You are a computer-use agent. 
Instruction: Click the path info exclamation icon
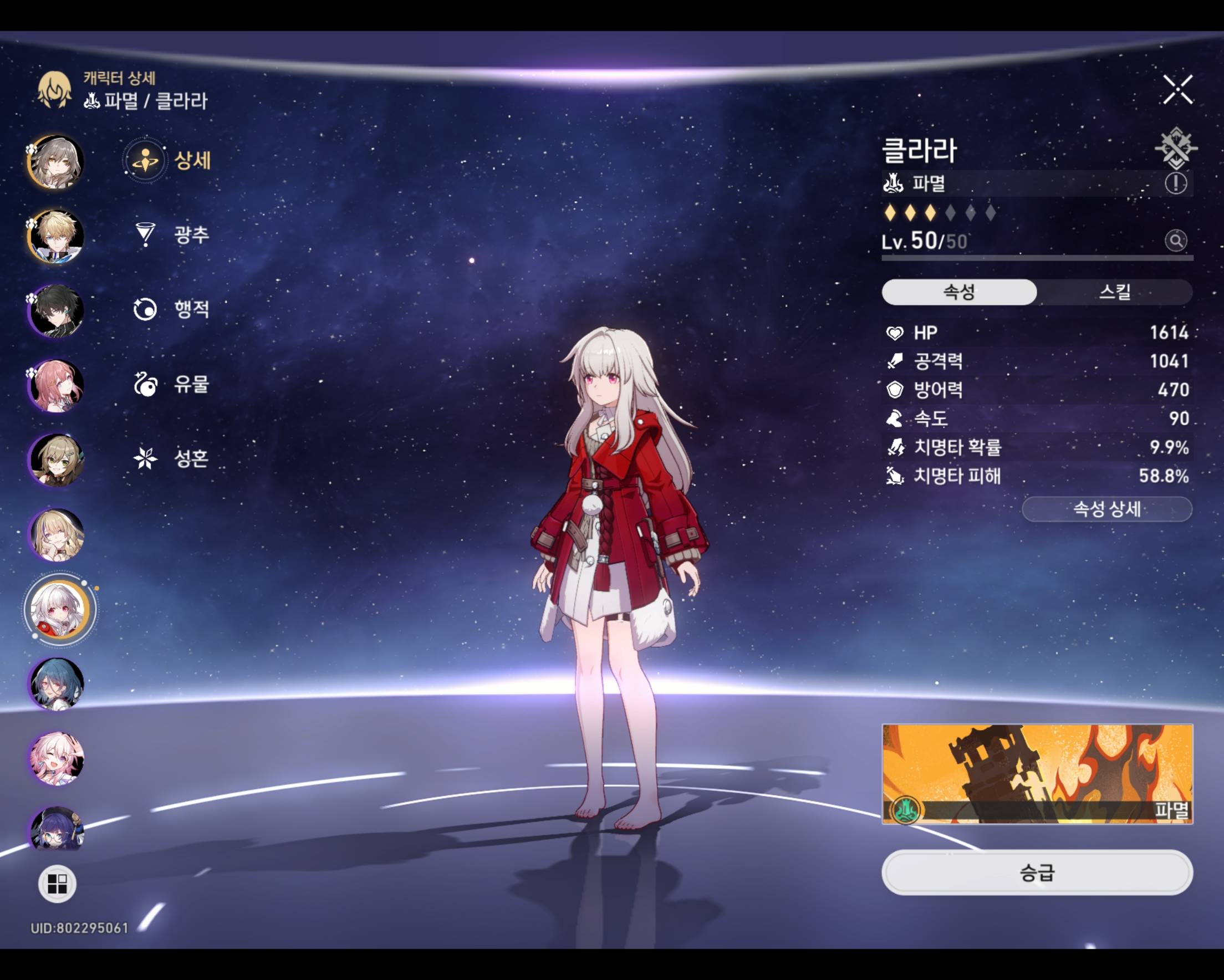(1176, 183)
